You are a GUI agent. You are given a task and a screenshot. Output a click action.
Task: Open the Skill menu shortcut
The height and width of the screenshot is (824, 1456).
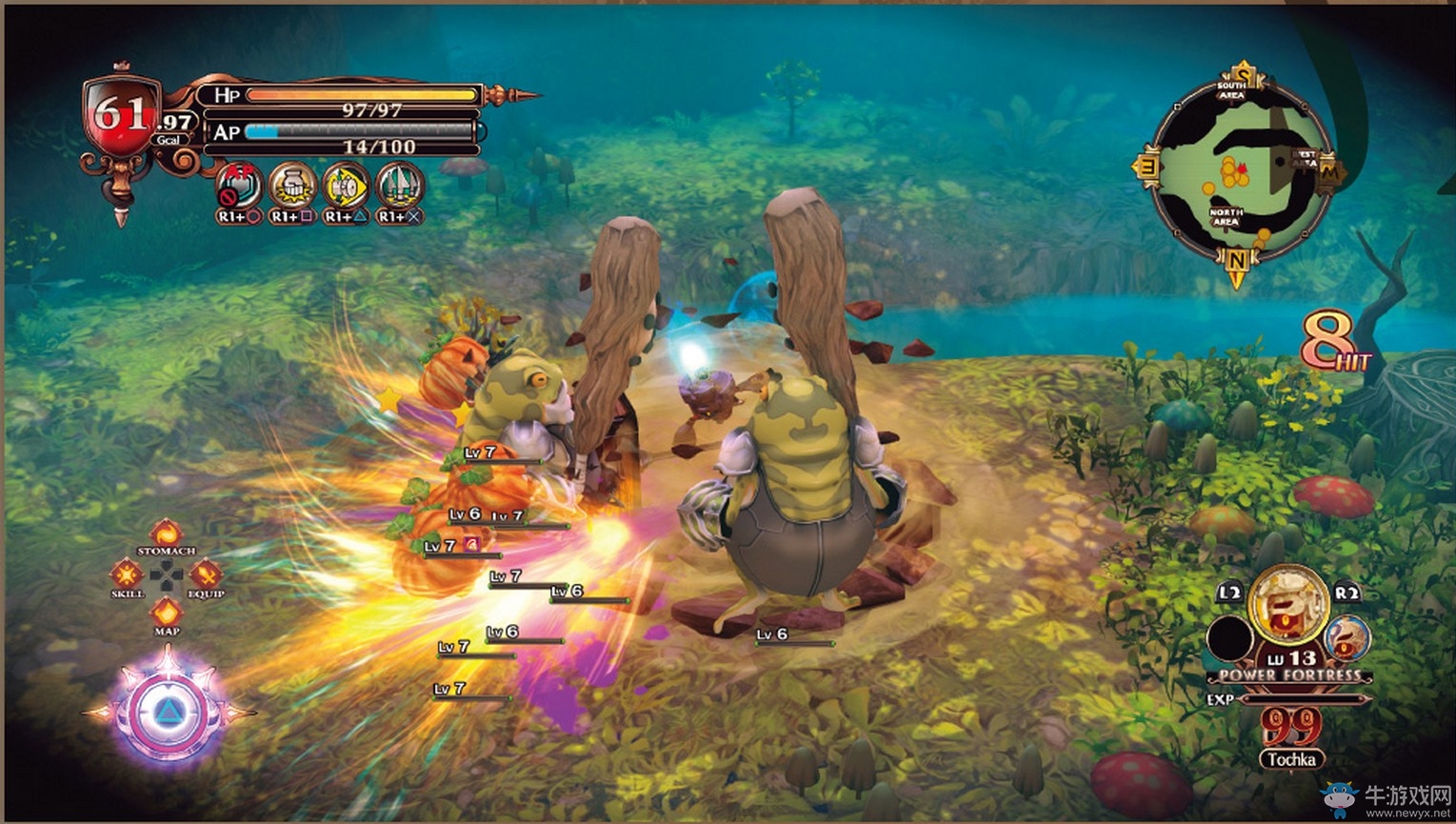(x=127, y=574)
